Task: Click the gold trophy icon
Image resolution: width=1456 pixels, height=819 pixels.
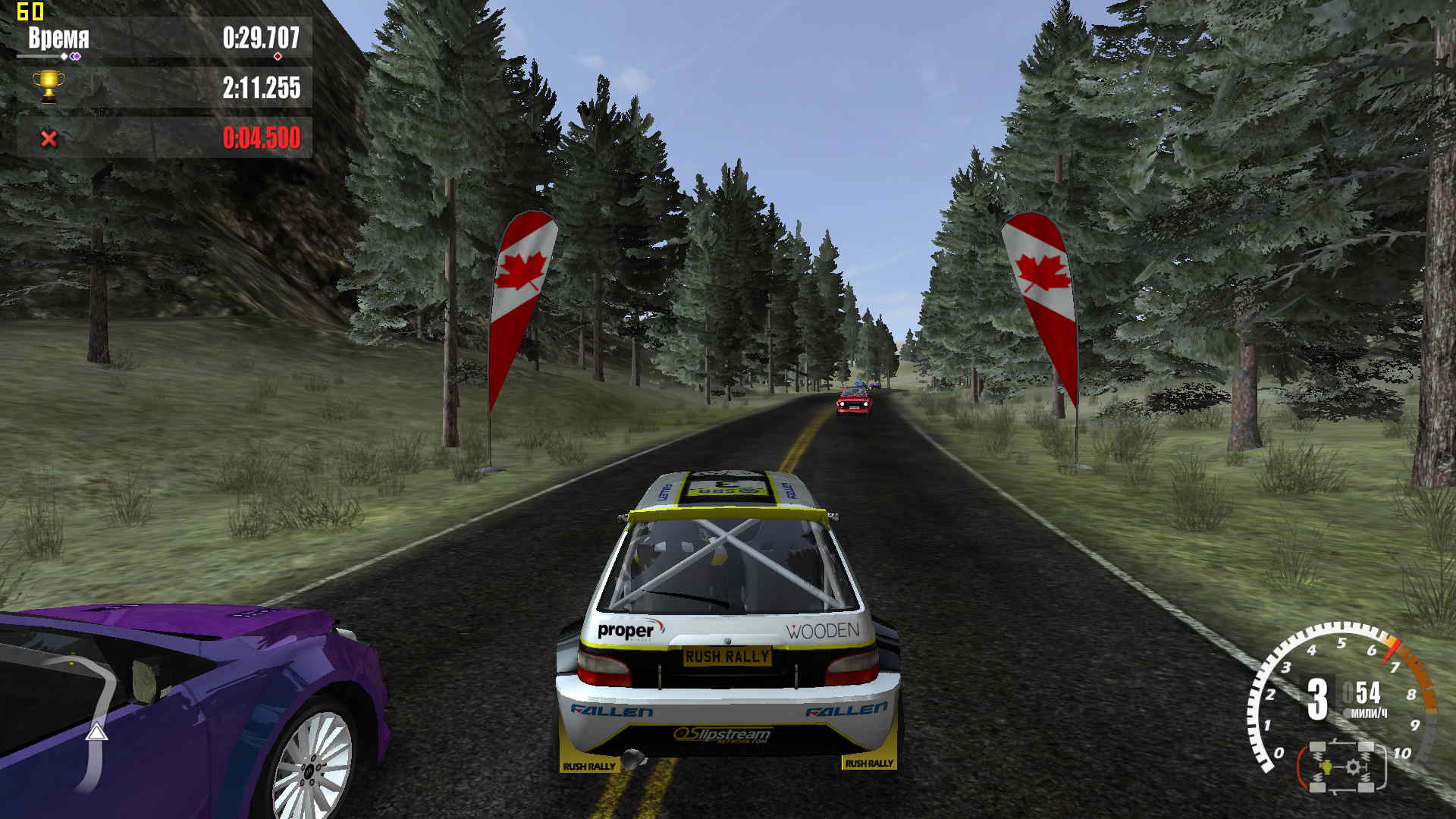Action: [49, 86]
